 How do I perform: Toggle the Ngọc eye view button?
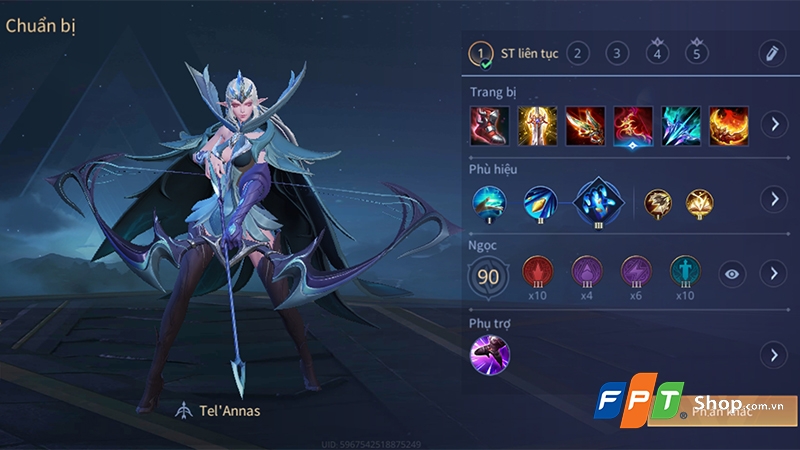click(734, 273)
